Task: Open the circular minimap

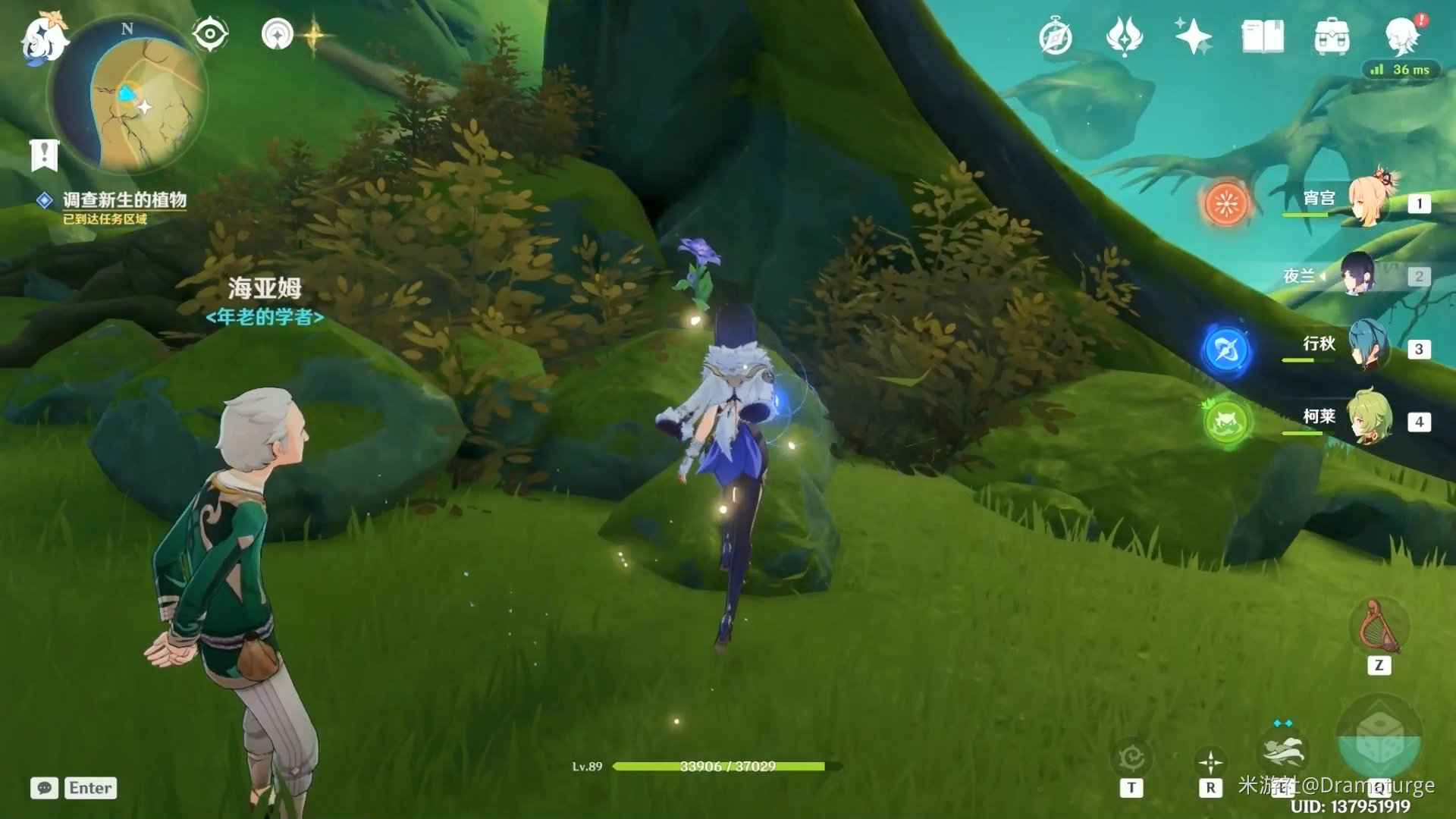Action: (129, 95)
